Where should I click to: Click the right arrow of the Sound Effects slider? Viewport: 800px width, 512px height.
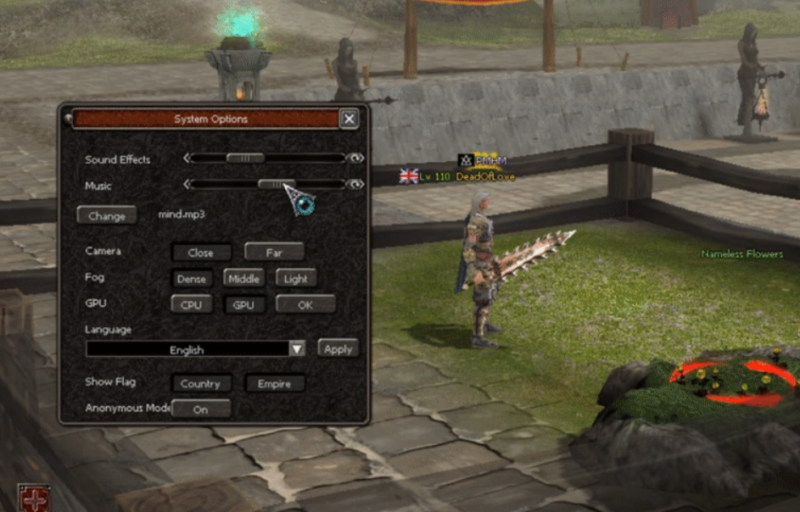coord(355,158)
